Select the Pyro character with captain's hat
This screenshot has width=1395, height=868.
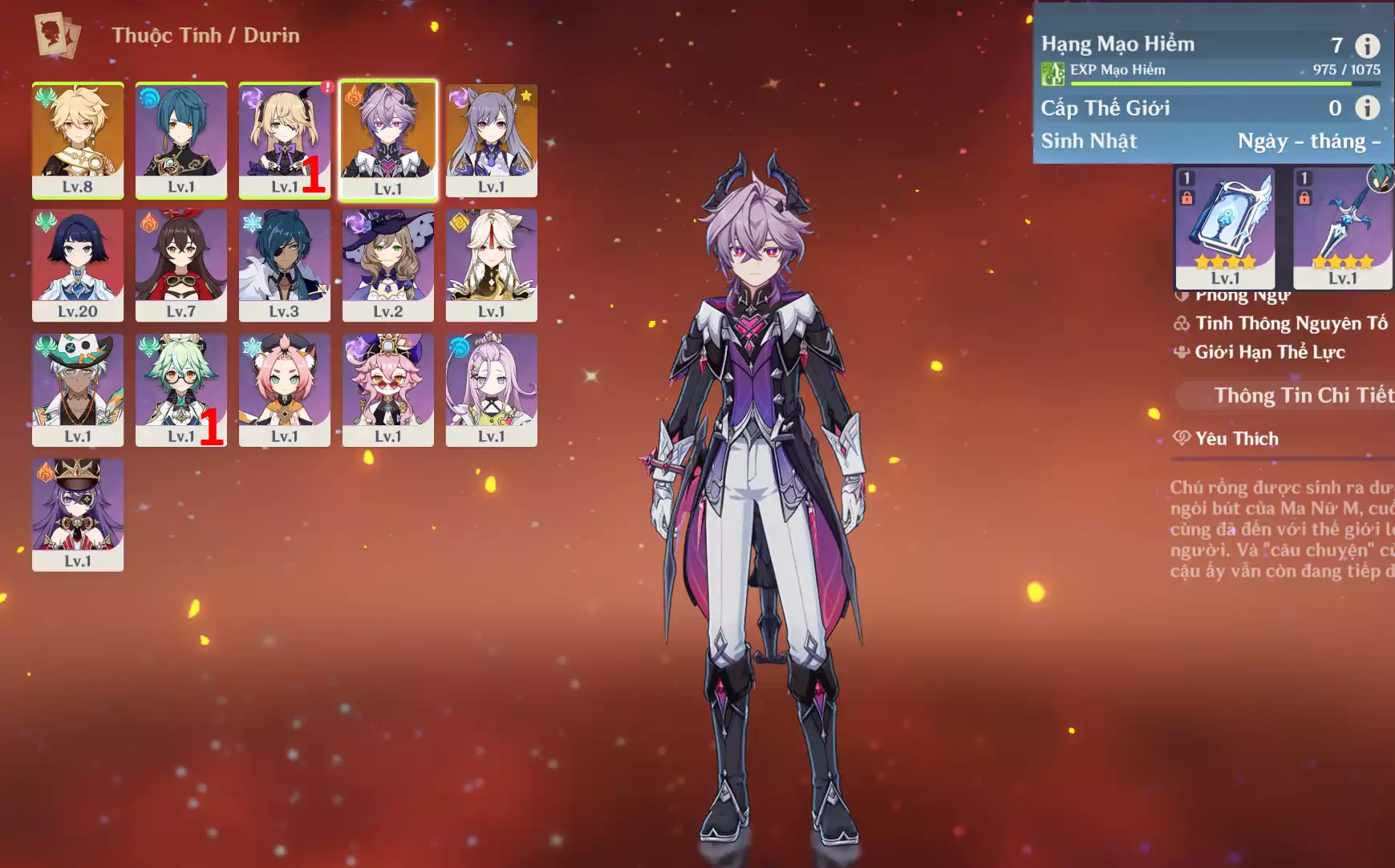point(78,514)
